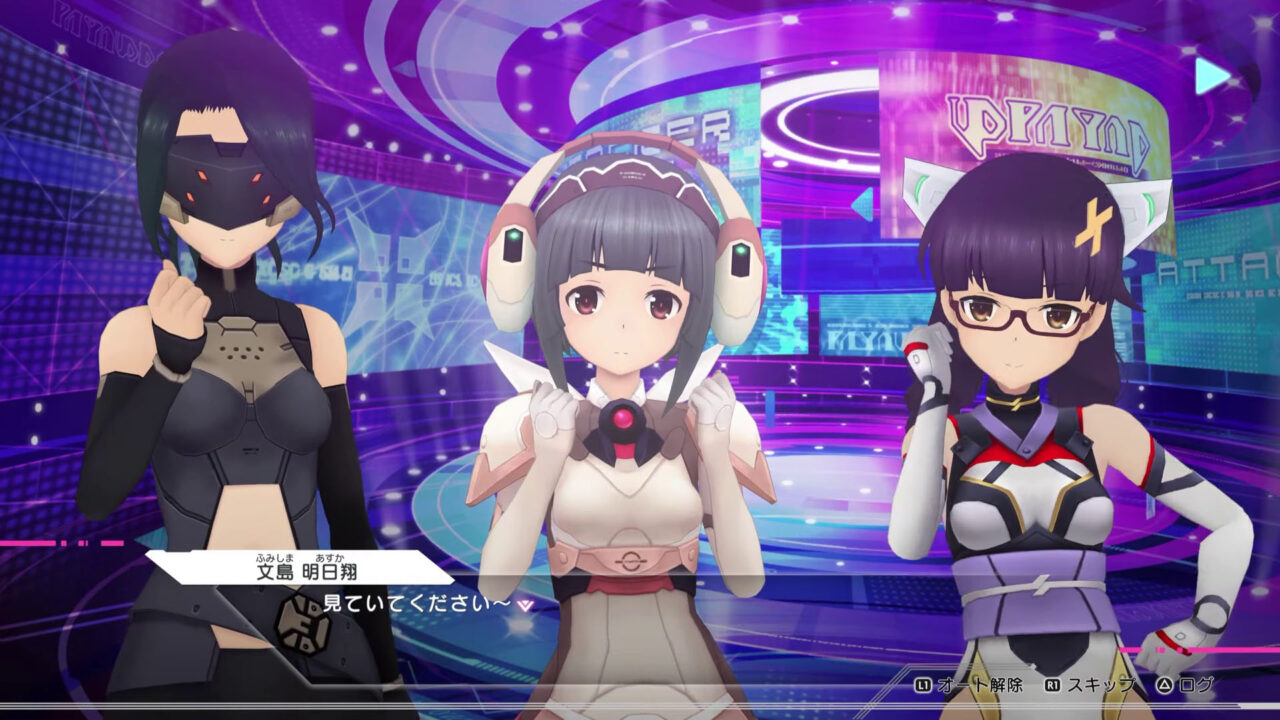Tap the L1 button prompt icon
This screenshot has height=720, width=1280.
coord(923,686)
